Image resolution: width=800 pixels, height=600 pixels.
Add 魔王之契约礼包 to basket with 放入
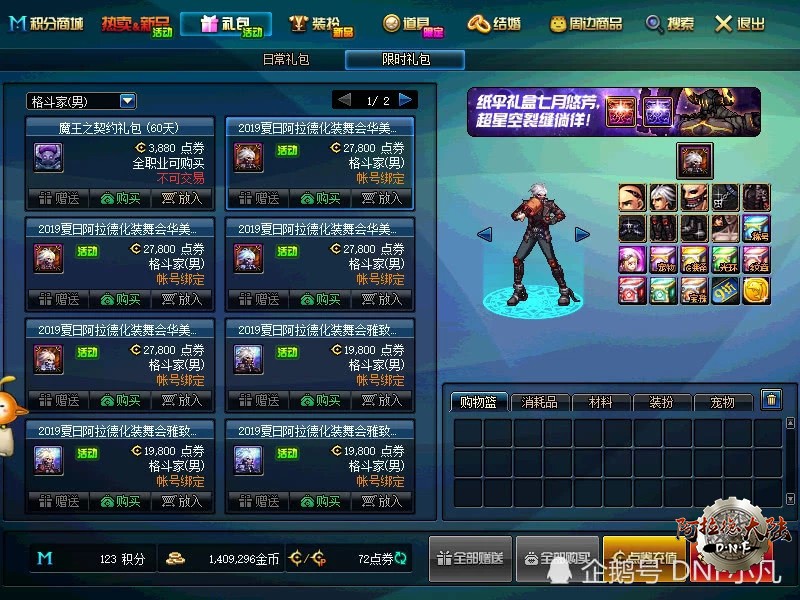(x=182, y=198)
